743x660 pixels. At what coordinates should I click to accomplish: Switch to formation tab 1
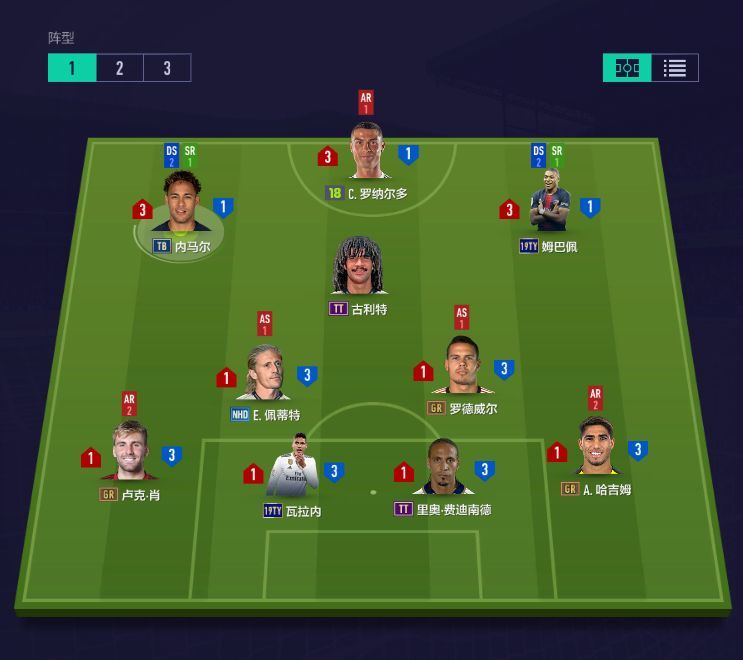[72, 68]
